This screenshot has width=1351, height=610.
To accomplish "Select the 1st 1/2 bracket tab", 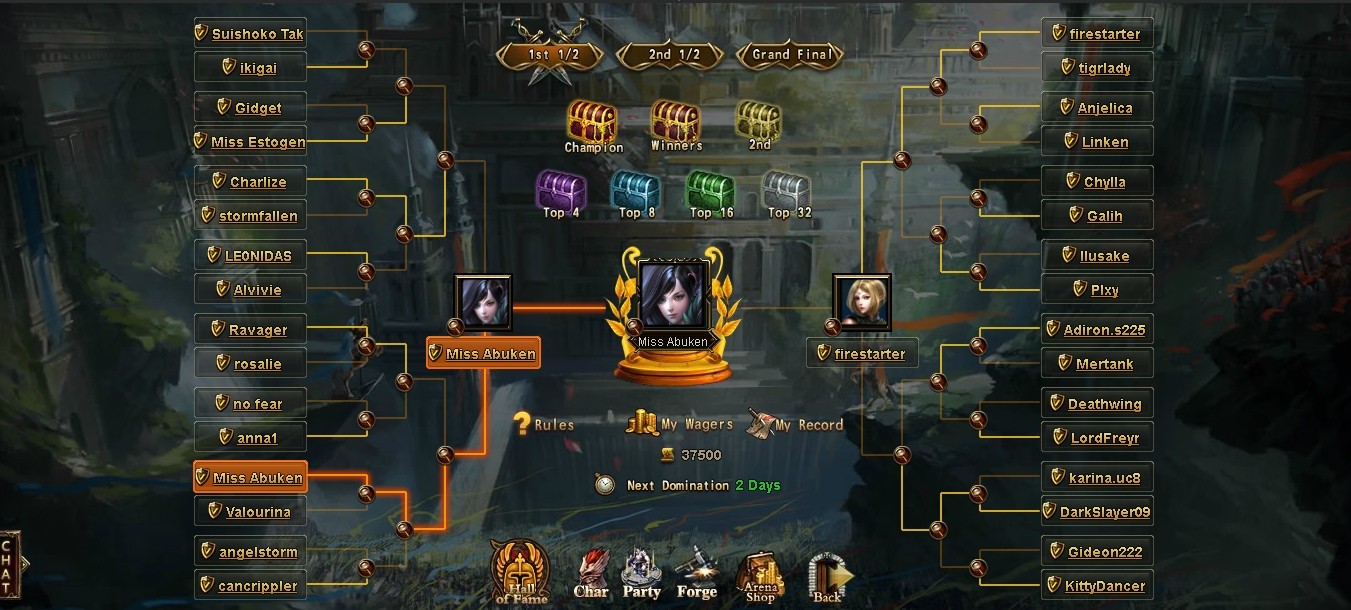I will coord(551,55).
